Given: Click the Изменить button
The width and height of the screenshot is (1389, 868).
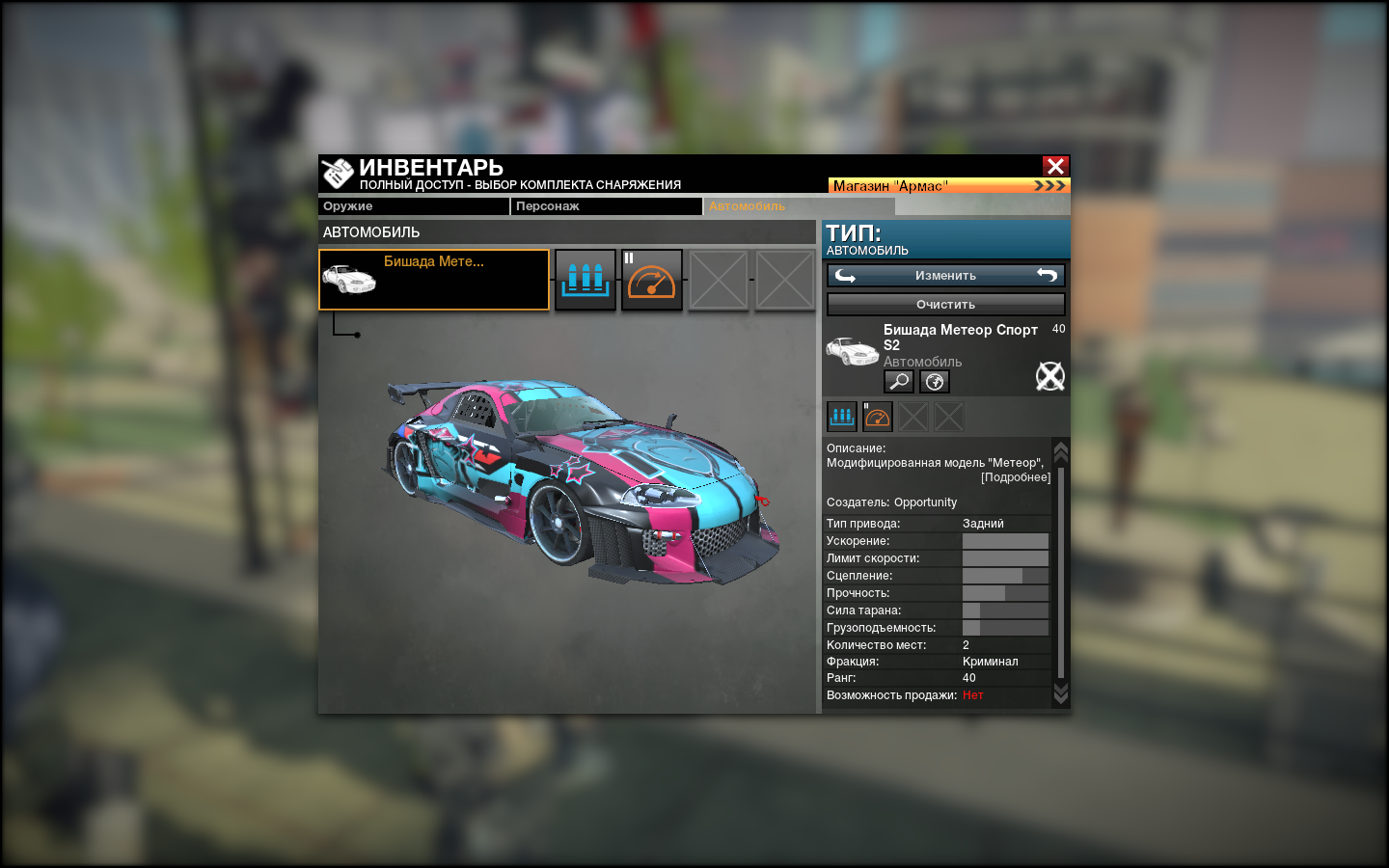Looking at the screenshot, I should coord(945,276).
